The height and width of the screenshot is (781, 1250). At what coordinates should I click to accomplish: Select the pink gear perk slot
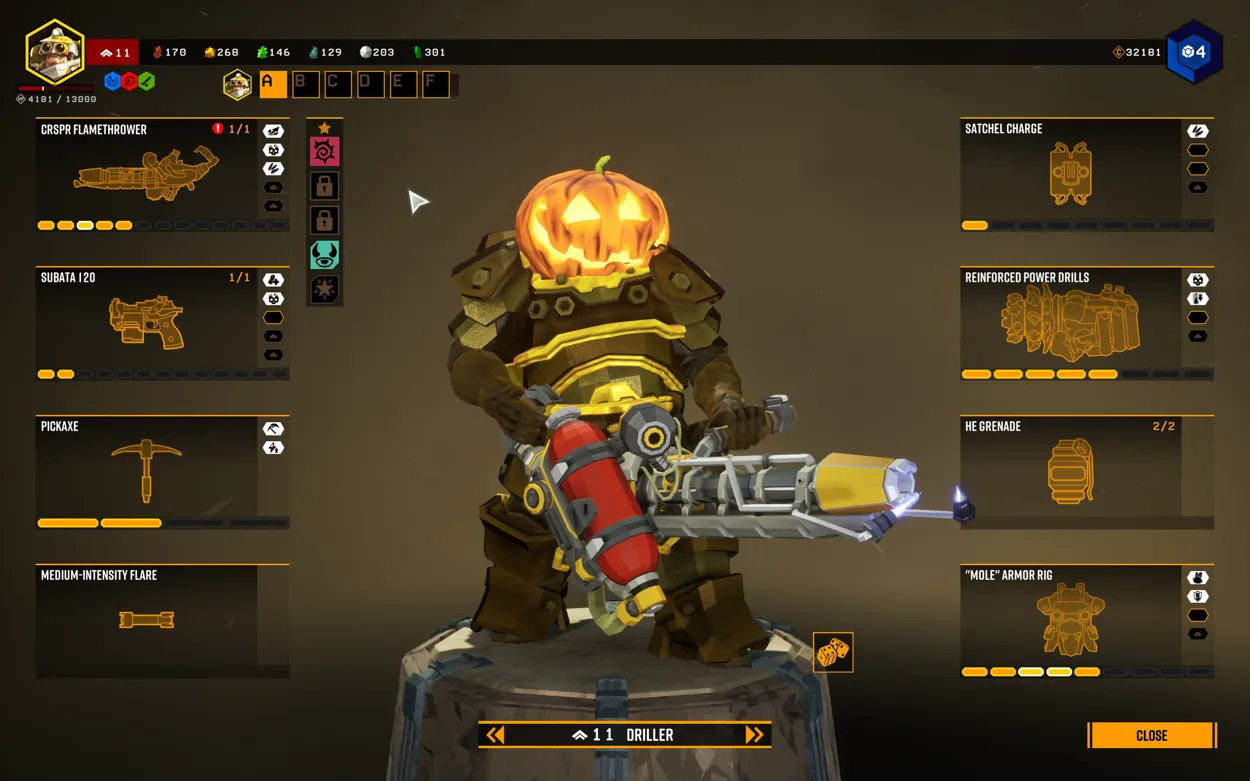pos(324,152)
